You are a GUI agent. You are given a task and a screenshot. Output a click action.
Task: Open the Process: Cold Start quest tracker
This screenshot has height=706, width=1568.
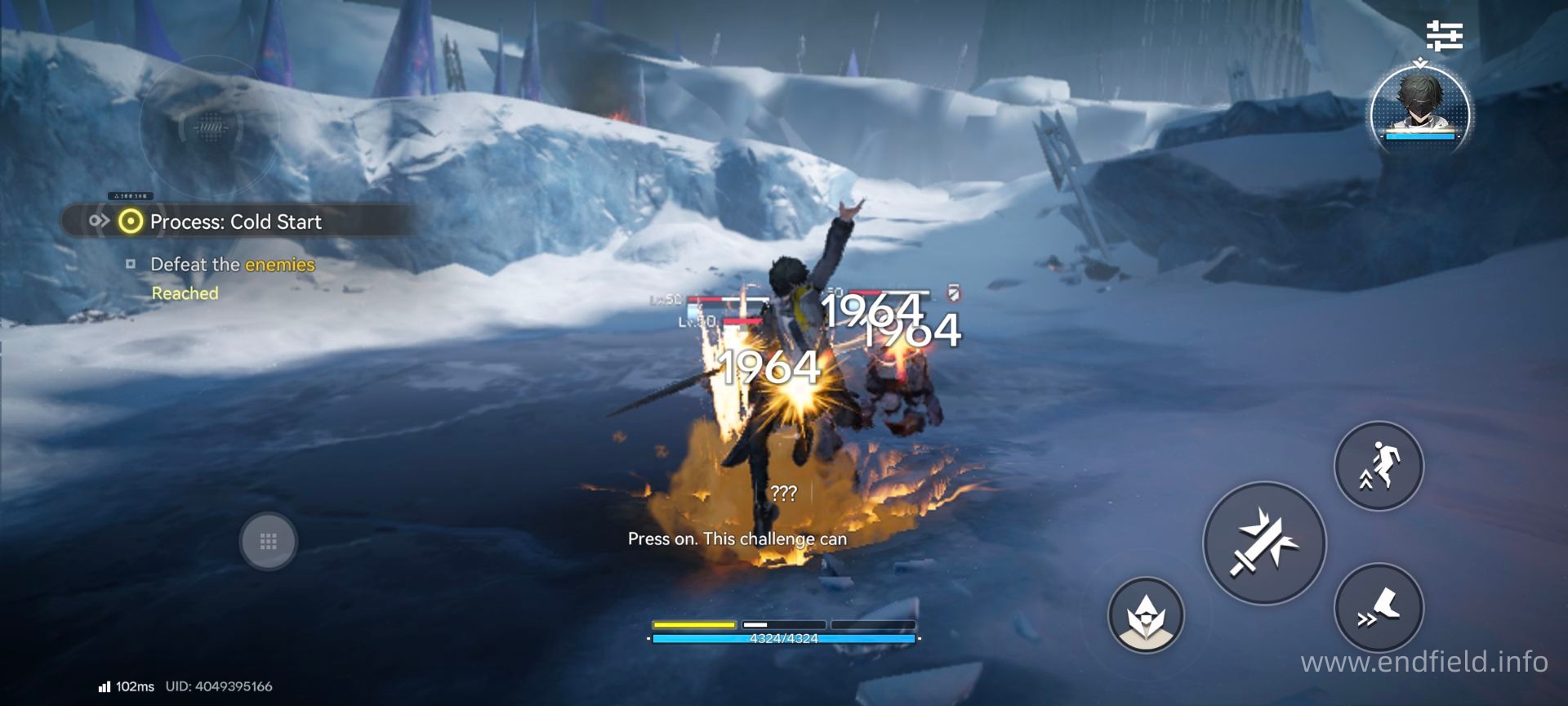pos(235,221)
